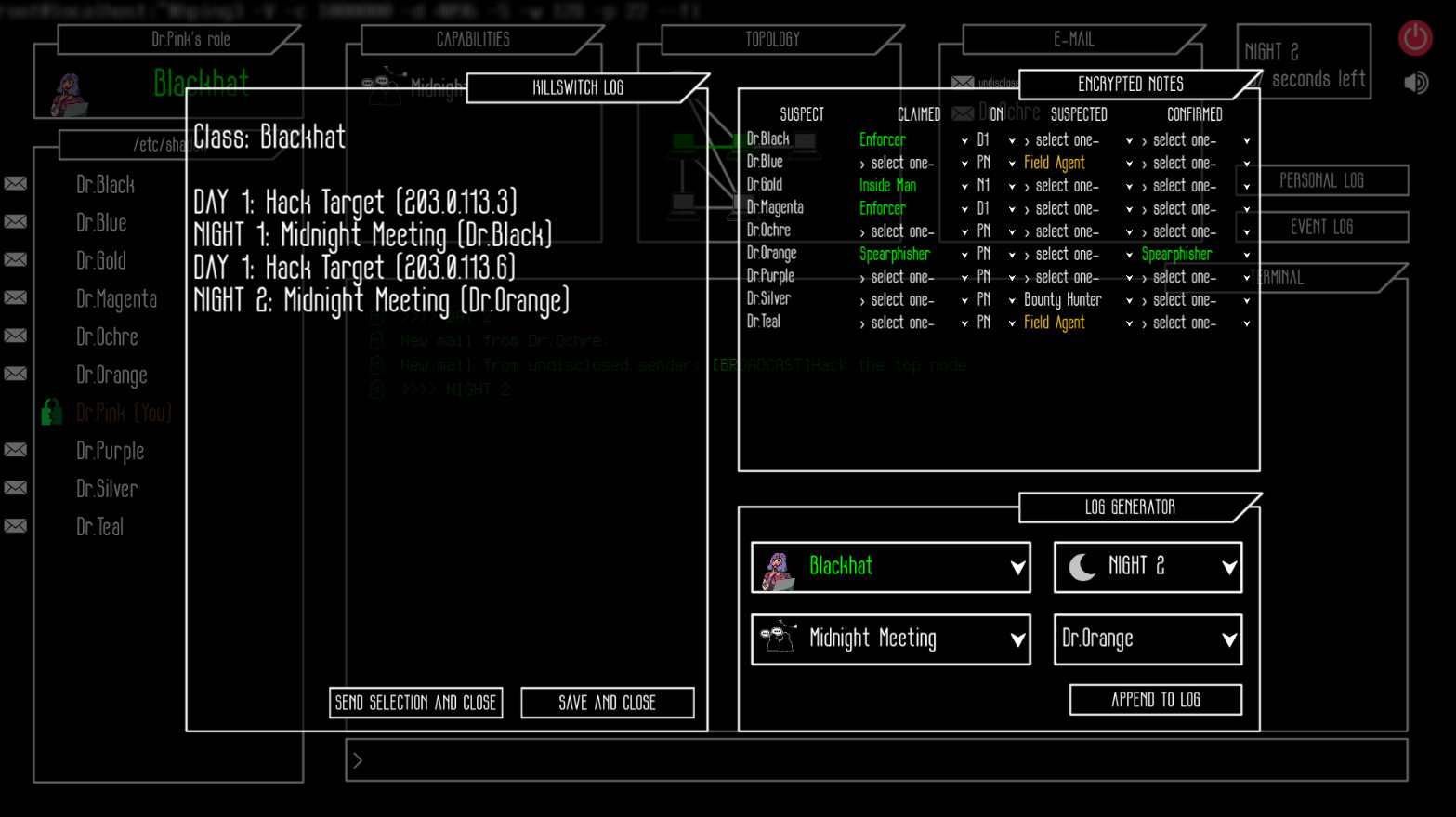Open the Dr.Orange target dropdown

pyautogui.click(x=1147, y=639)
